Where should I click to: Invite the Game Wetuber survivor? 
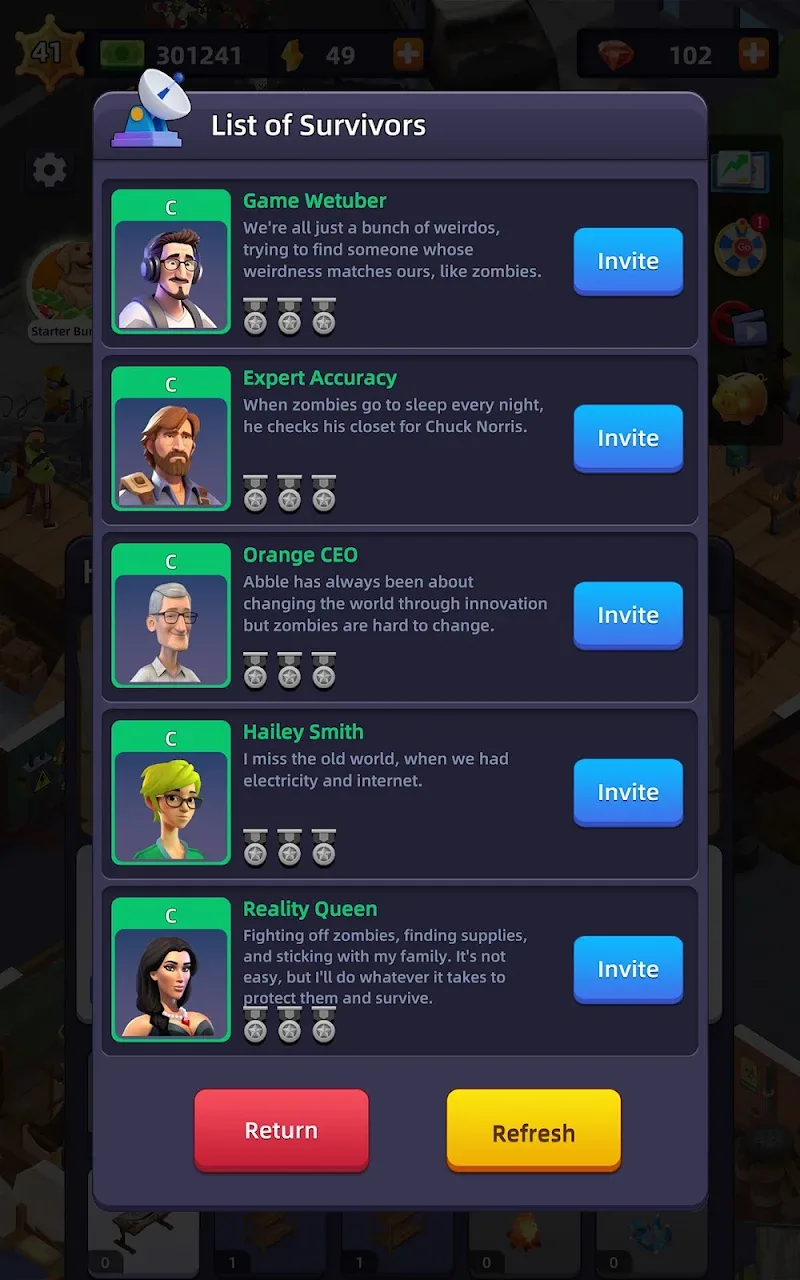click(628, 261)
